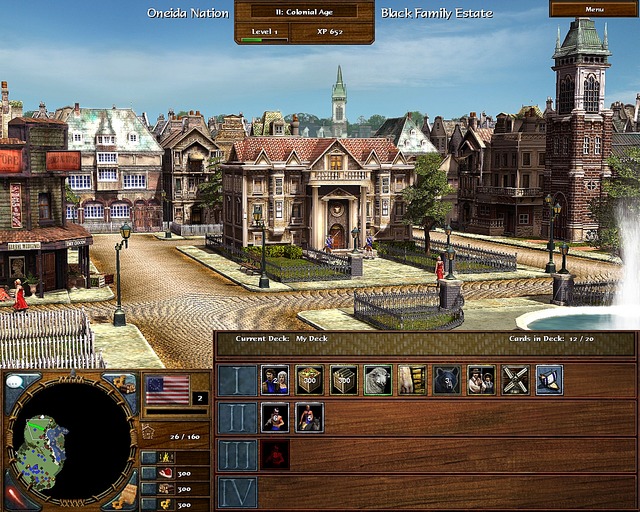Select the bear card in the deck
Screen dimensions: 640x512
(446, 380)
